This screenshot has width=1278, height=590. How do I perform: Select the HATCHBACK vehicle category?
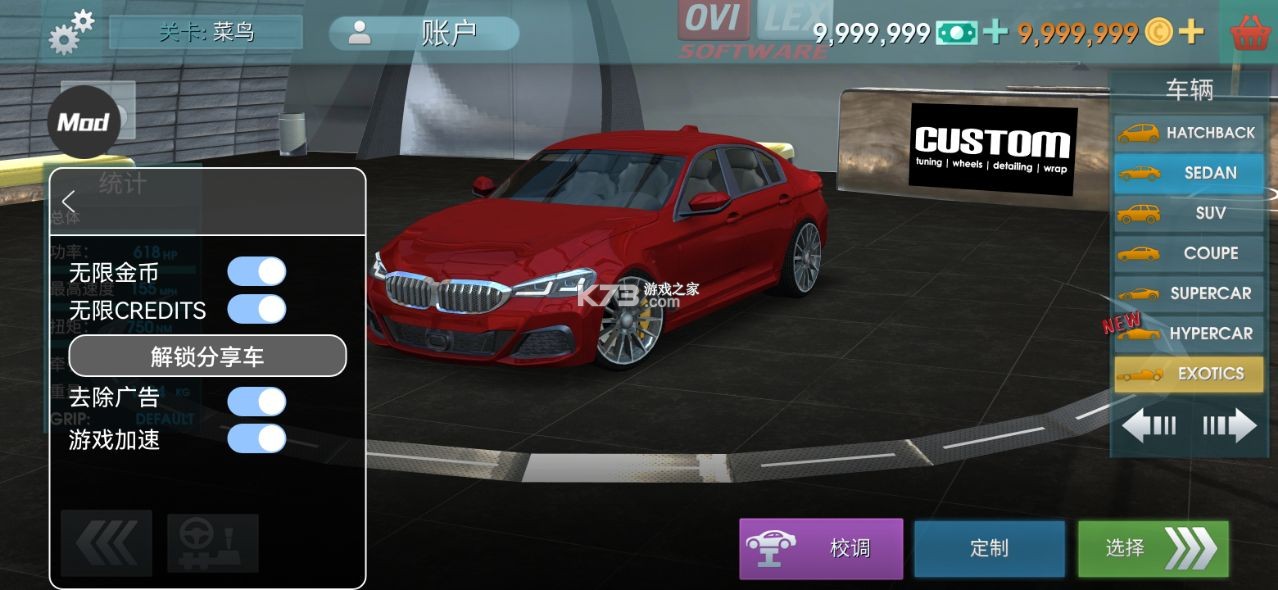coord(1189,133)
